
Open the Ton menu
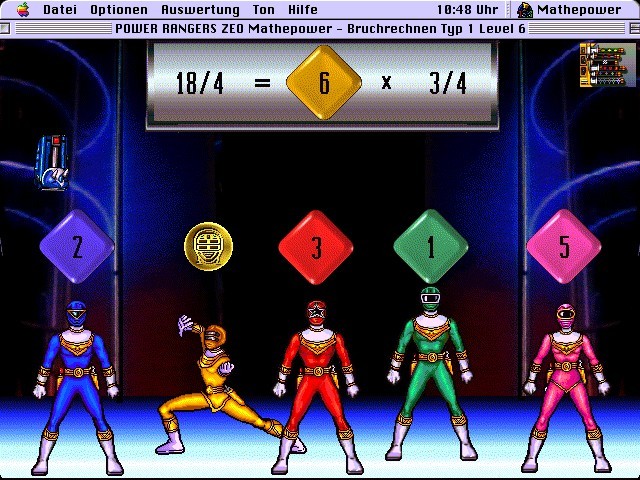[x=263, y=9]
